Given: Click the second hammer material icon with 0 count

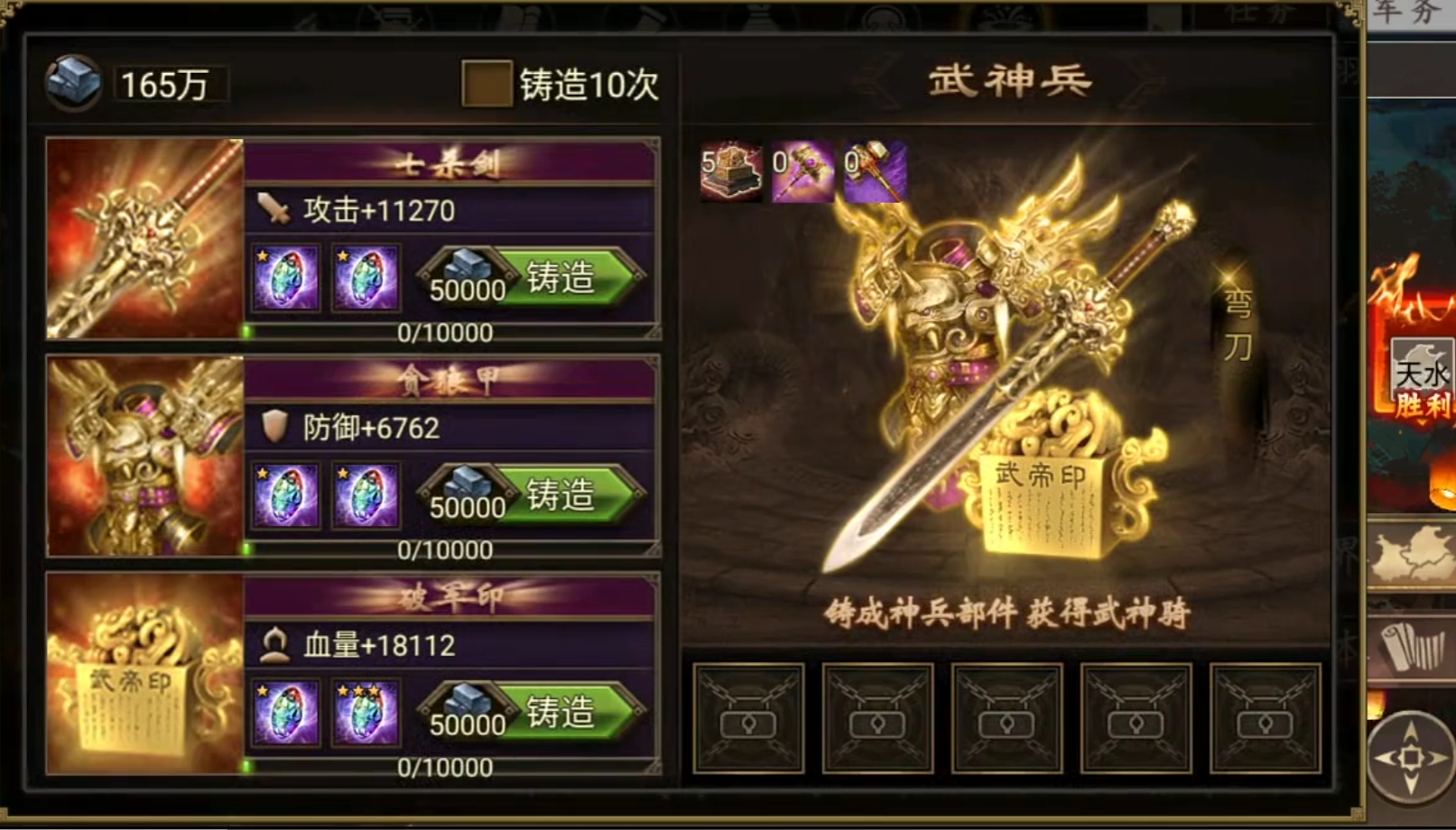Looking at the screenshot, I should (x=874, y=171).
